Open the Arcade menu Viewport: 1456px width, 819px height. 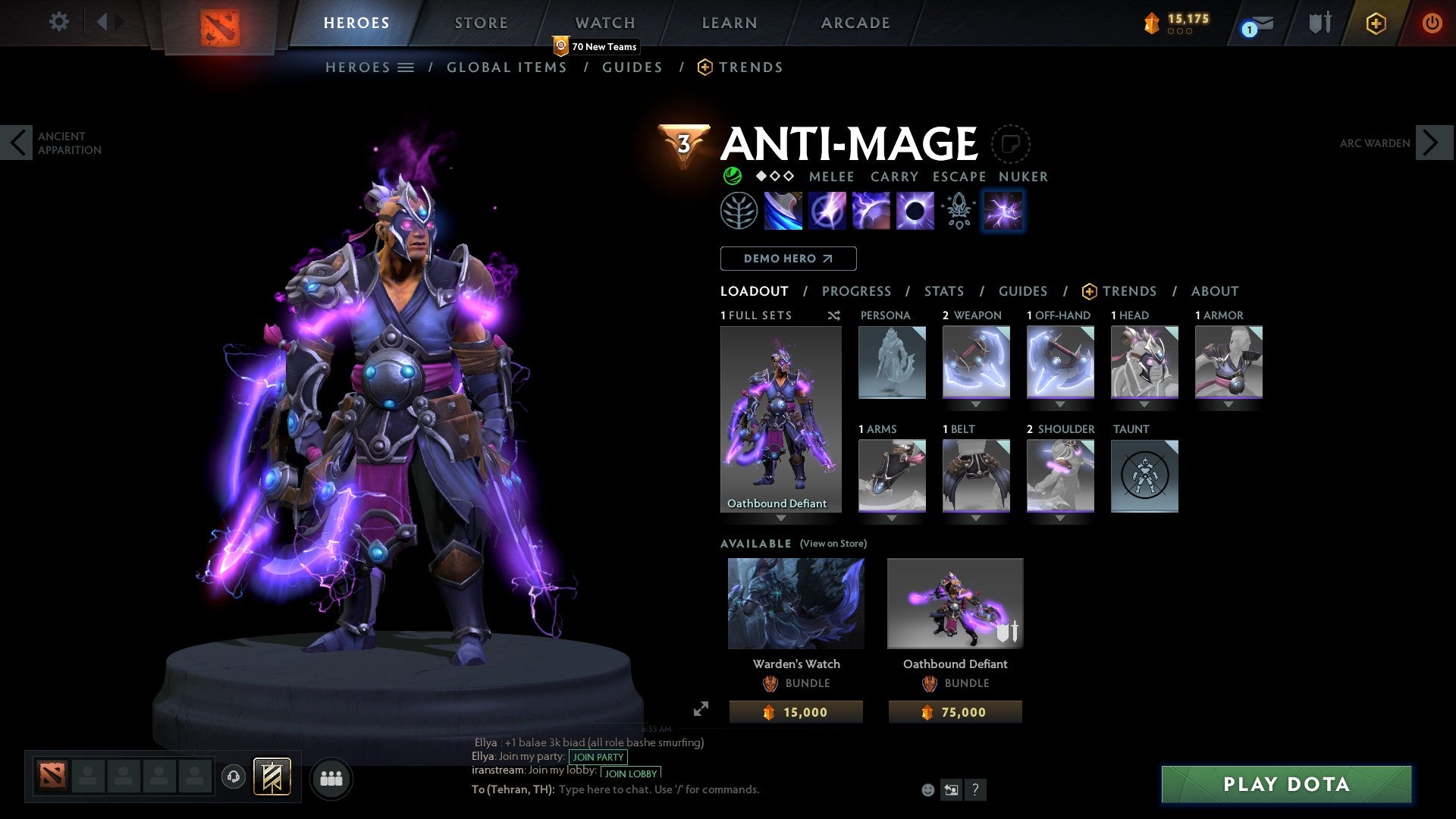[x=855, y=23]
